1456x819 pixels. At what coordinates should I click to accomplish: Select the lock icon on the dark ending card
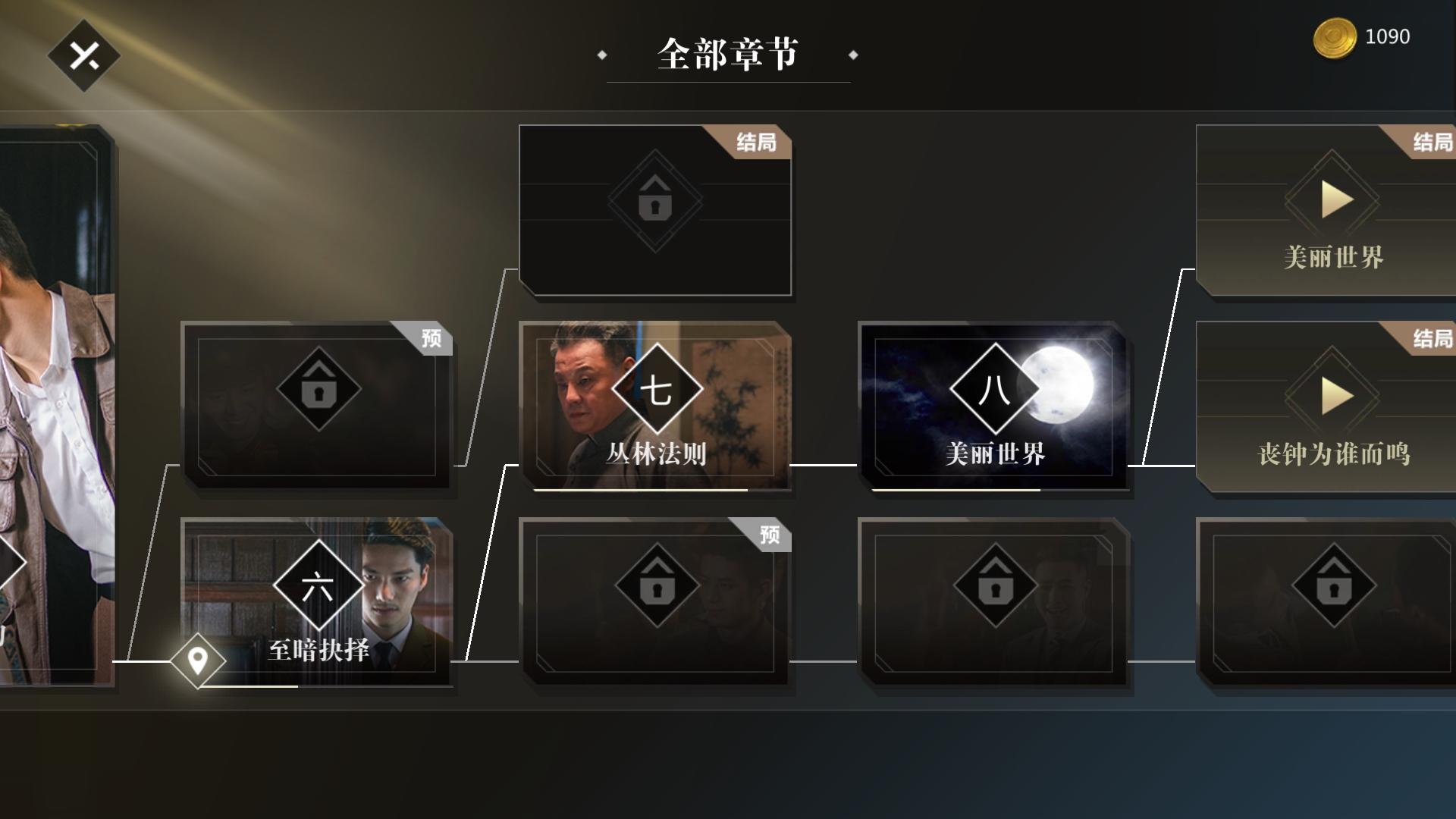(657, 205)
